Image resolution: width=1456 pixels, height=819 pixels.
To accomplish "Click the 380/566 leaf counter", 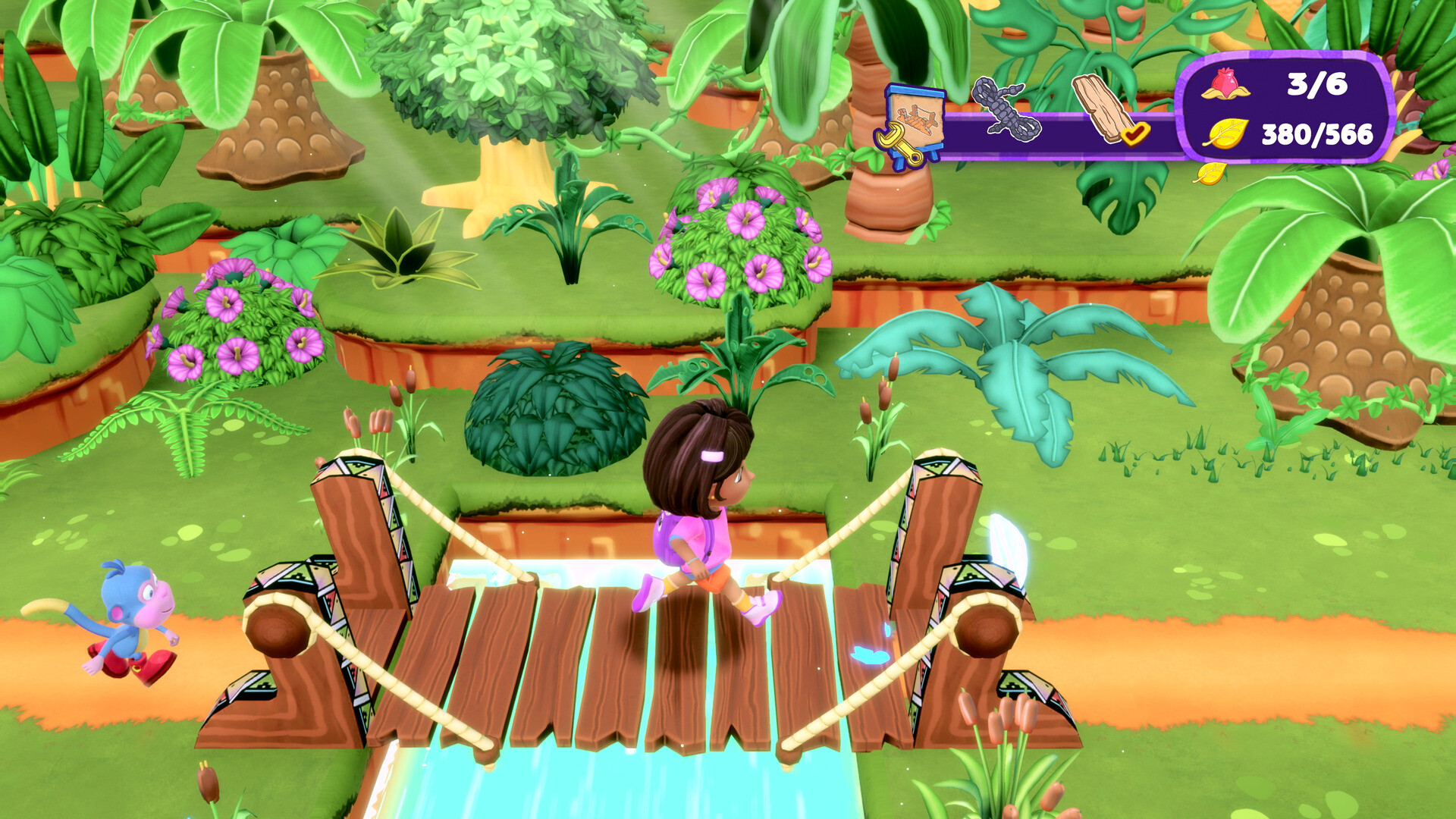I will click(x=1319, y=136).
